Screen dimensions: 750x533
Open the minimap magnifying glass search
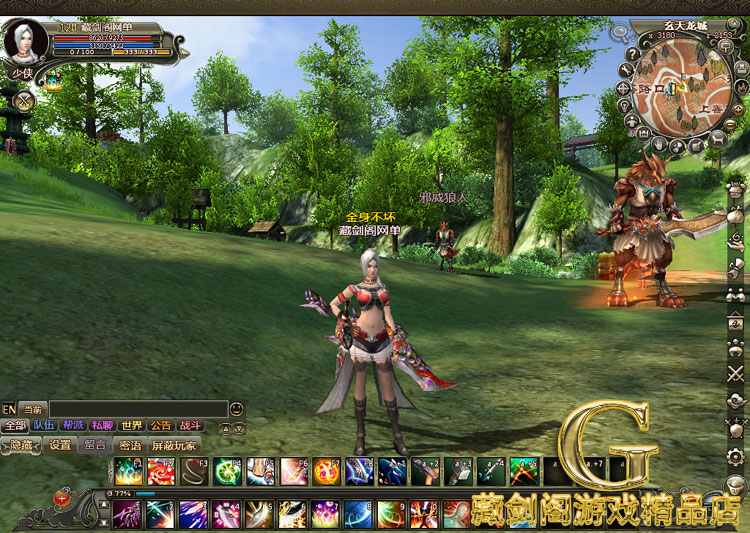[x=621, y=32]
